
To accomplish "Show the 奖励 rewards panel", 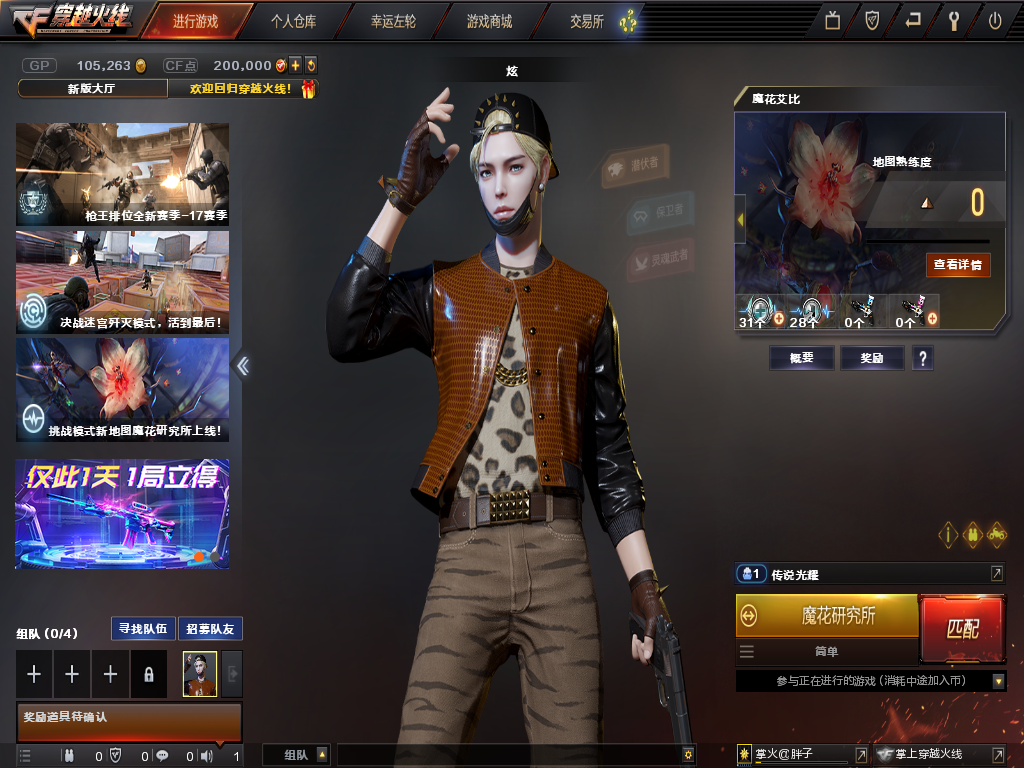I will click(871, 358).
